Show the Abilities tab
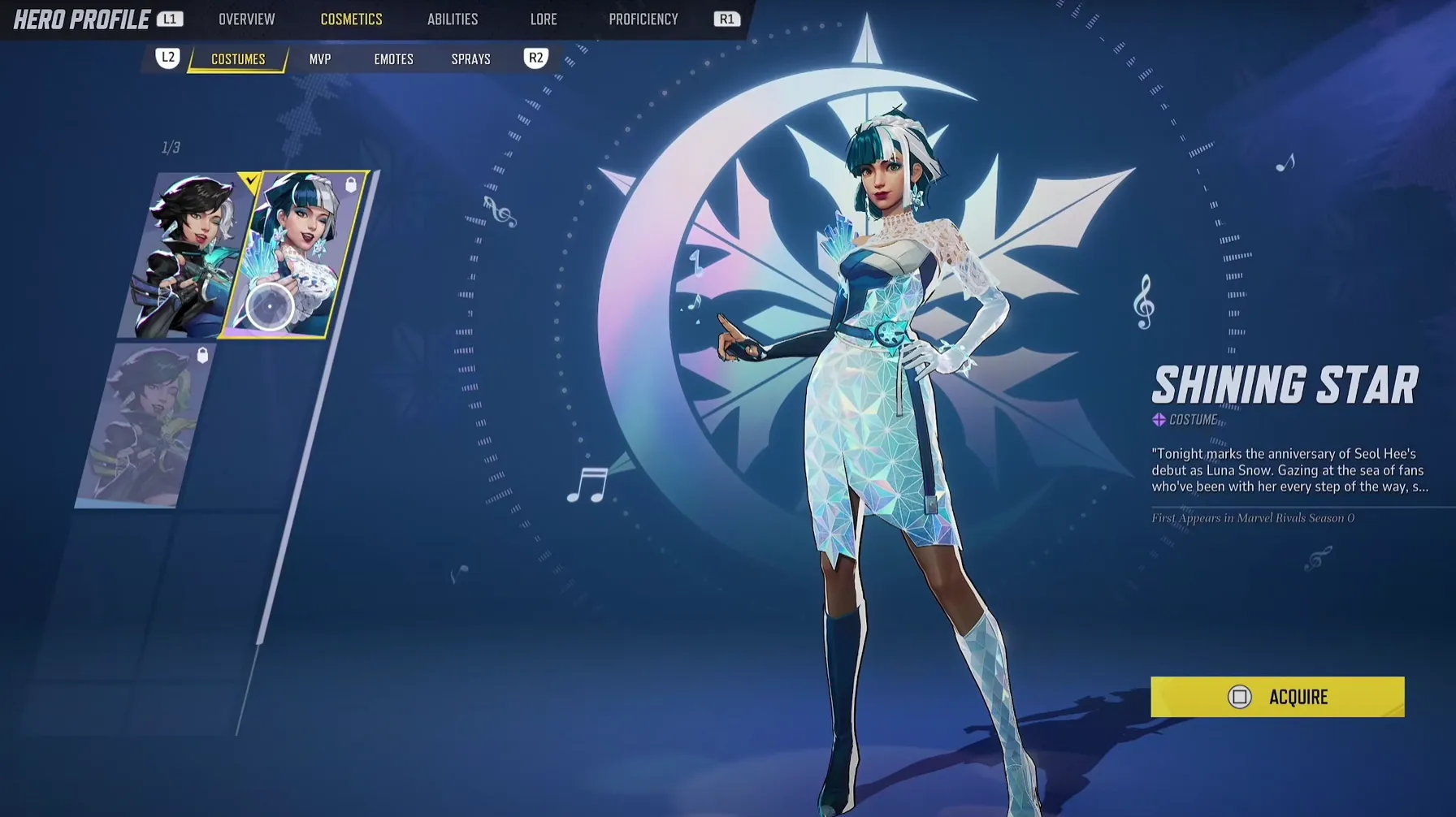This screenshot has height=817, width=1456. point(453,19)
